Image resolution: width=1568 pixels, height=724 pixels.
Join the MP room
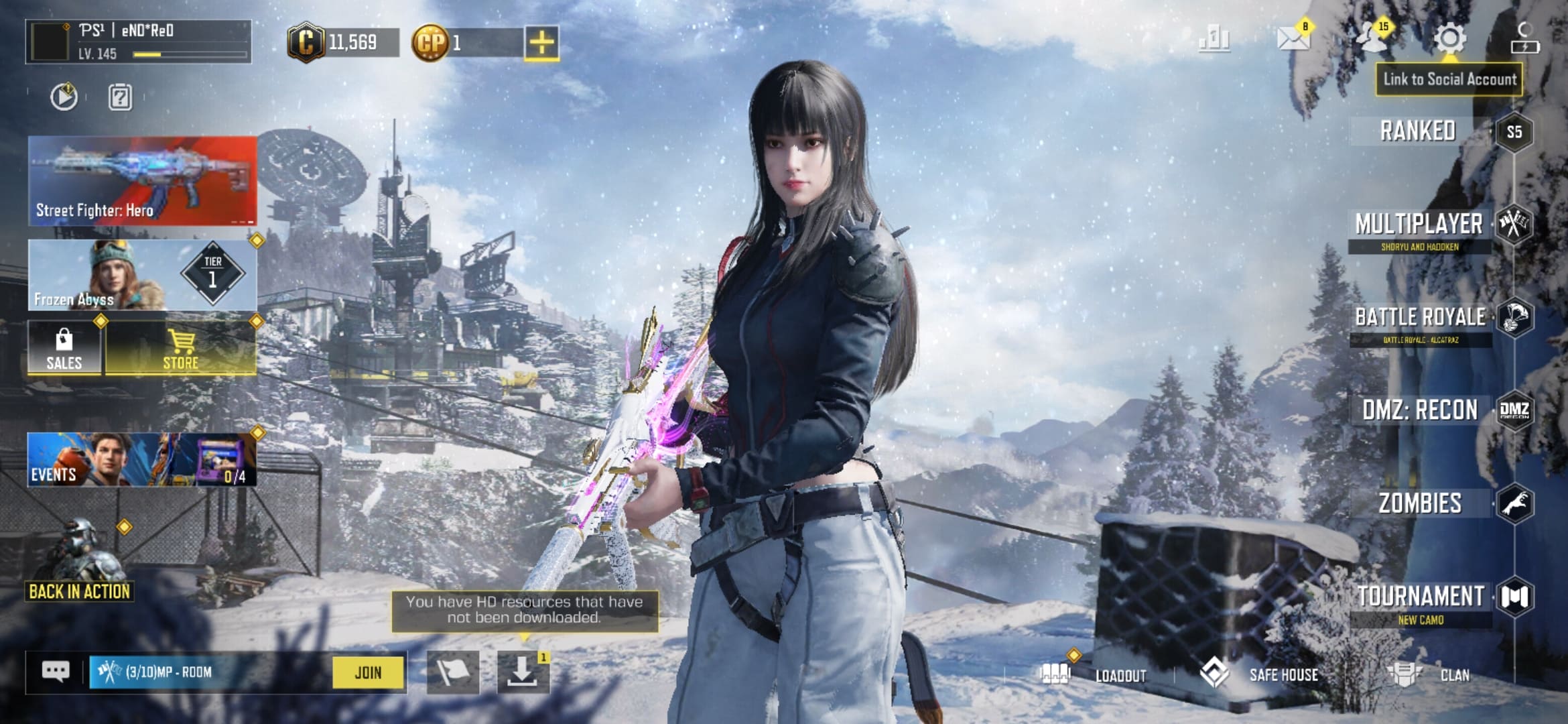pos(368,672)
